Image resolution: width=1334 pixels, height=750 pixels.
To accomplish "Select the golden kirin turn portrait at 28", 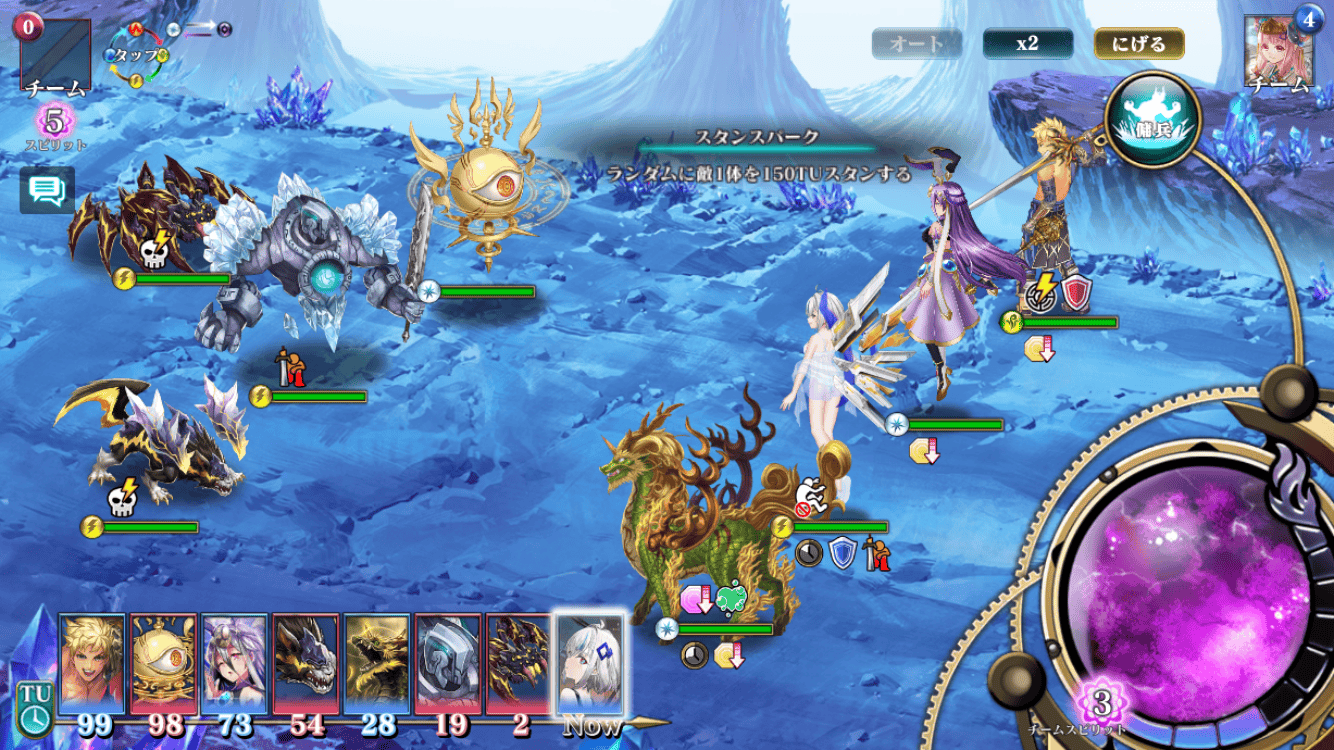I will pos(376,664).
